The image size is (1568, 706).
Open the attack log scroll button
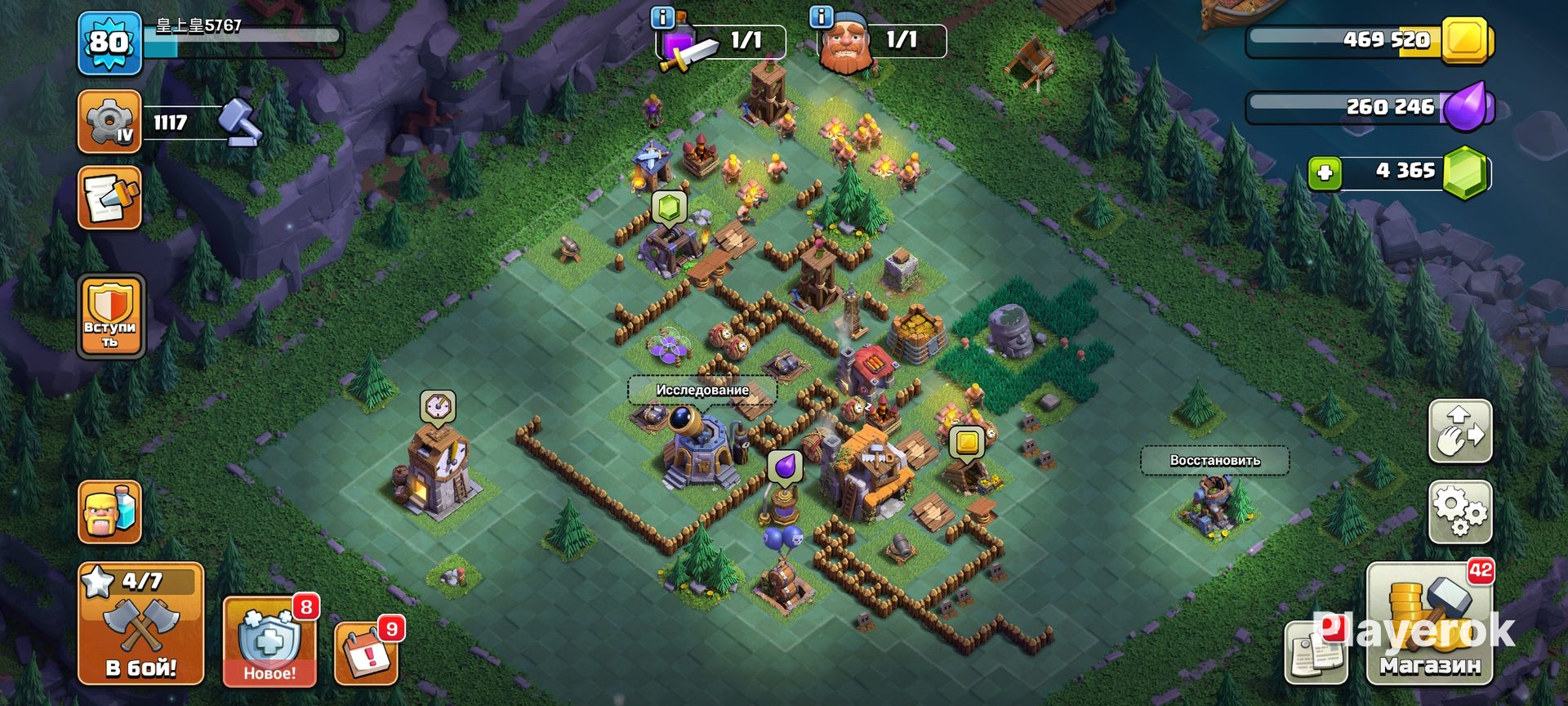[x=110, y=198]
